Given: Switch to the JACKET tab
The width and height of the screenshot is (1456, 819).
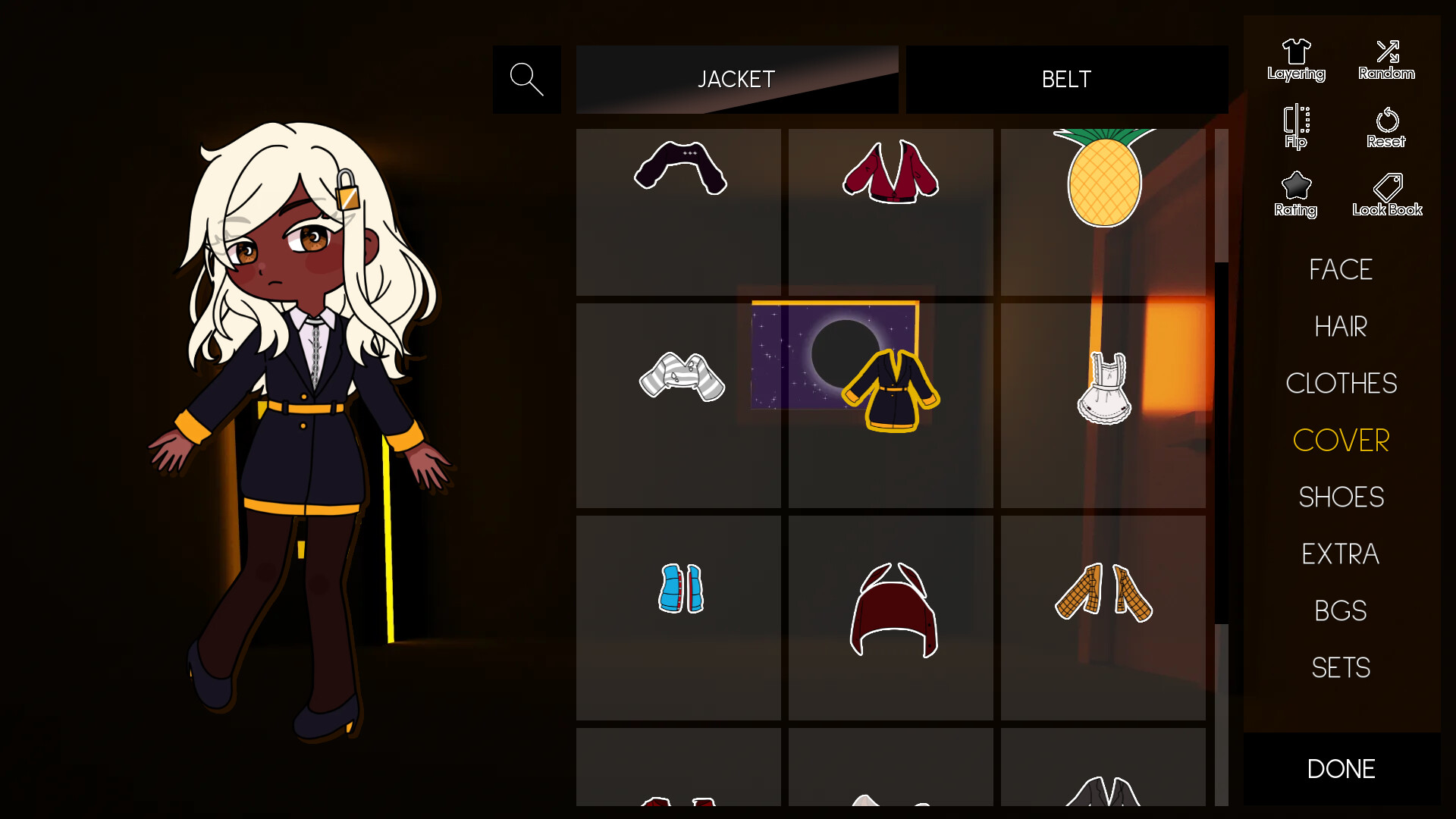Looking at the screenshot, I should (x=736, y=79).
